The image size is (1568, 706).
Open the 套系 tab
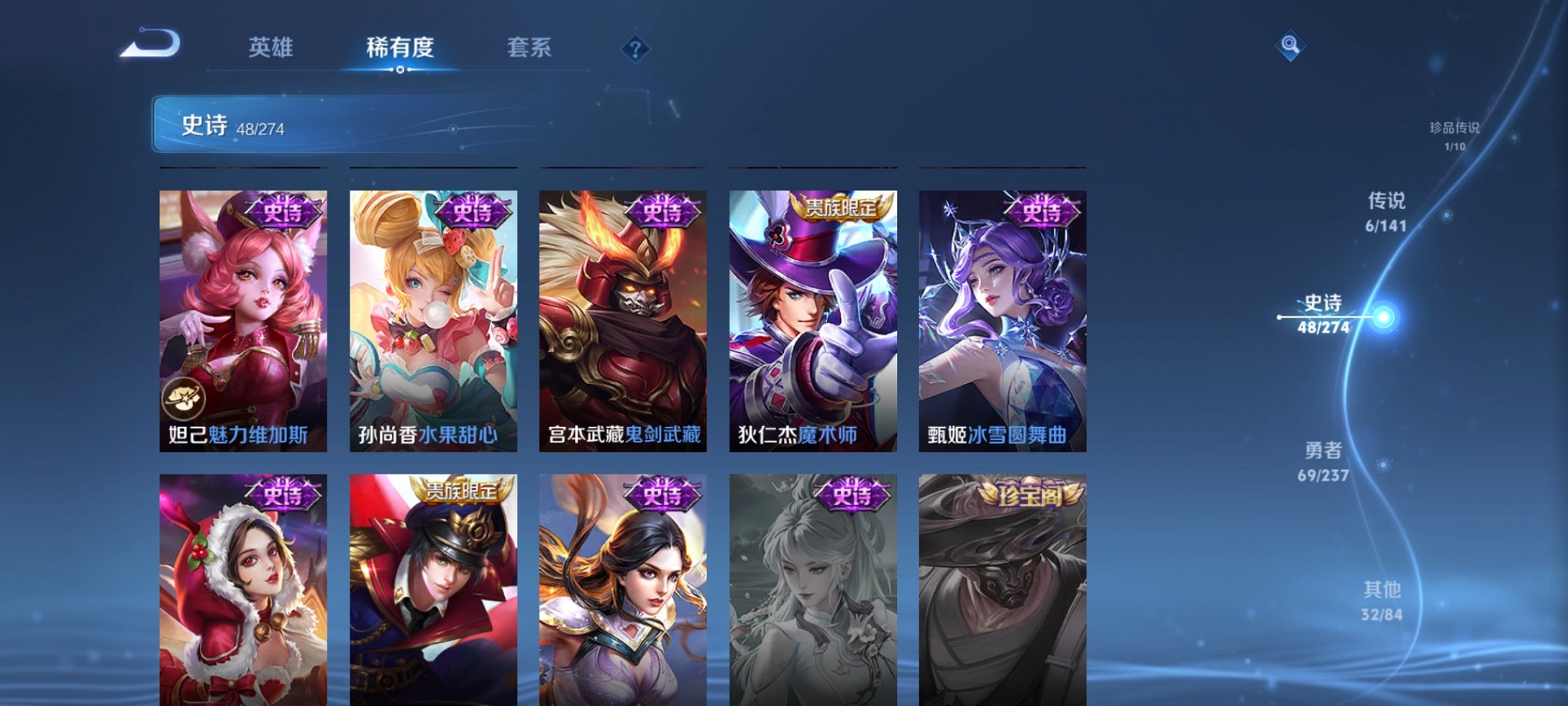(x=530, y=48)
